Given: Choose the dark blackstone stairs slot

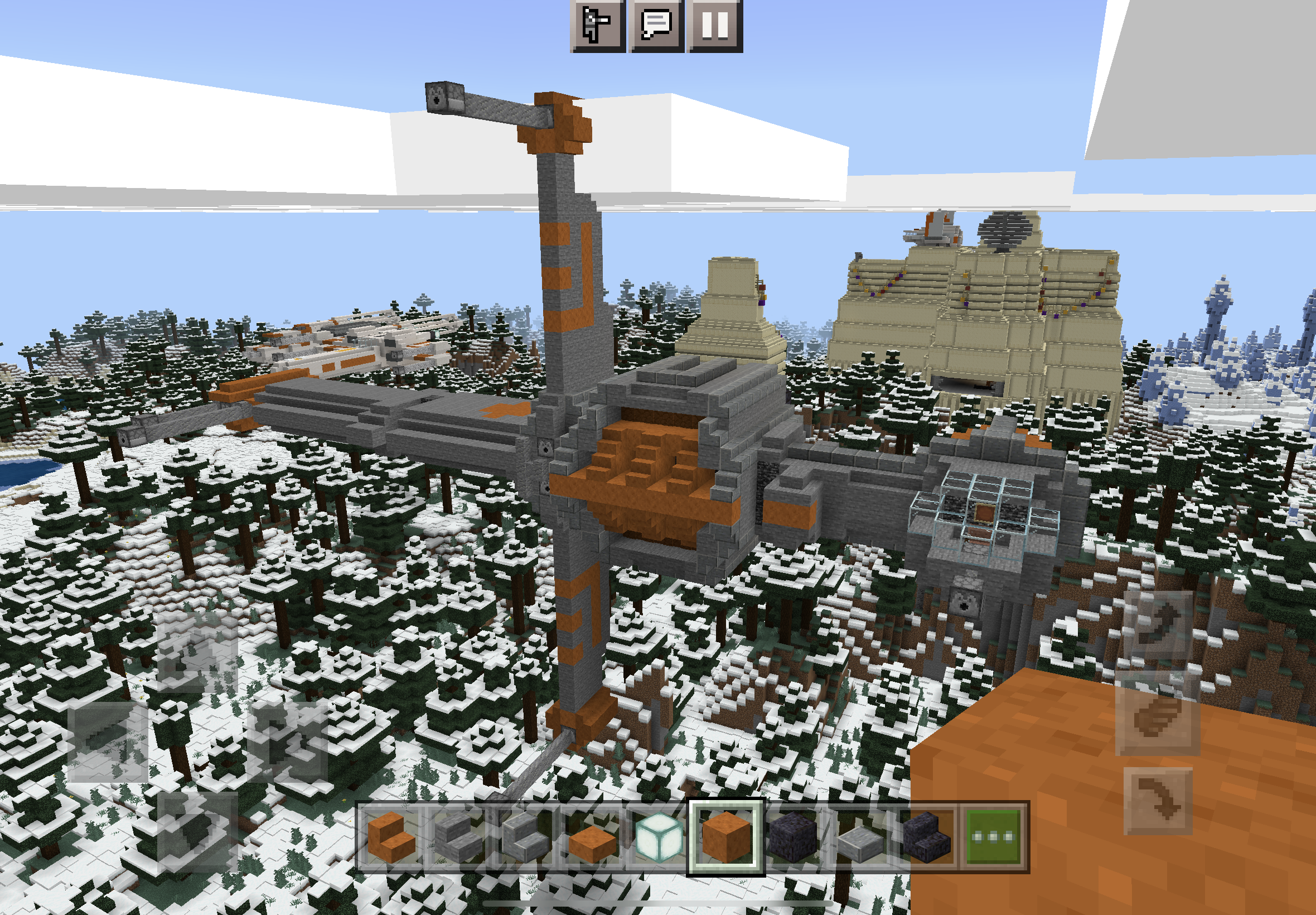Looking at the screenshot, I should pos(926,838).
